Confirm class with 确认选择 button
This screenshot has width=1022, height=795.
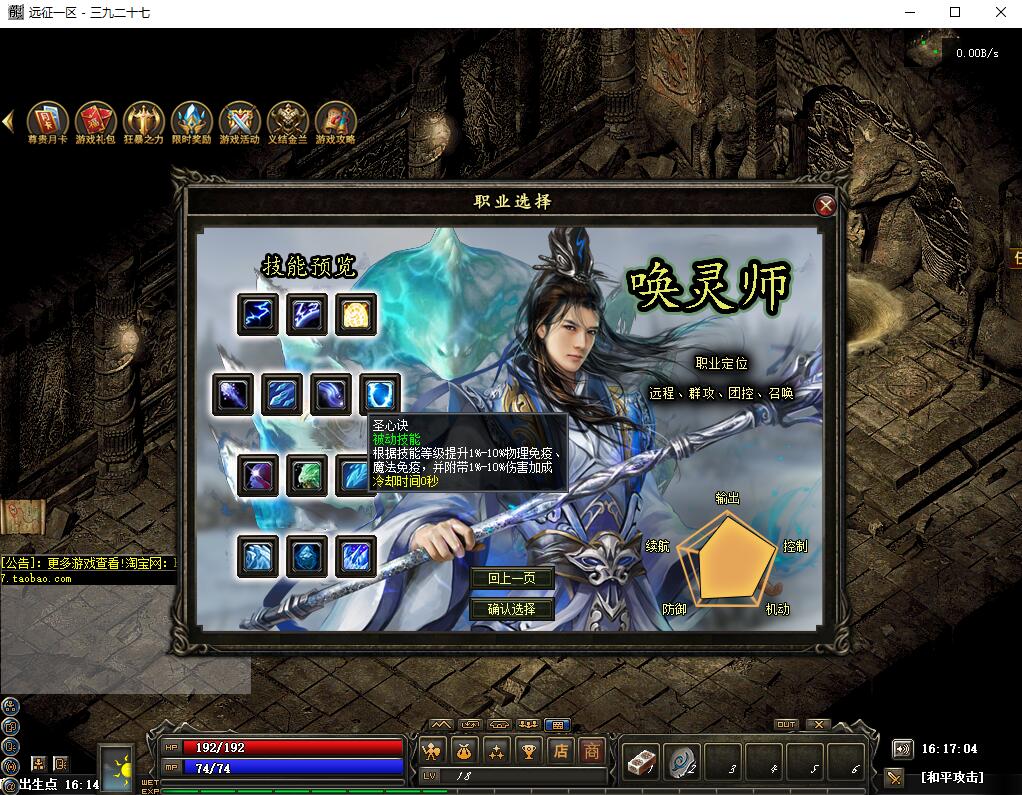pos(512,609)
